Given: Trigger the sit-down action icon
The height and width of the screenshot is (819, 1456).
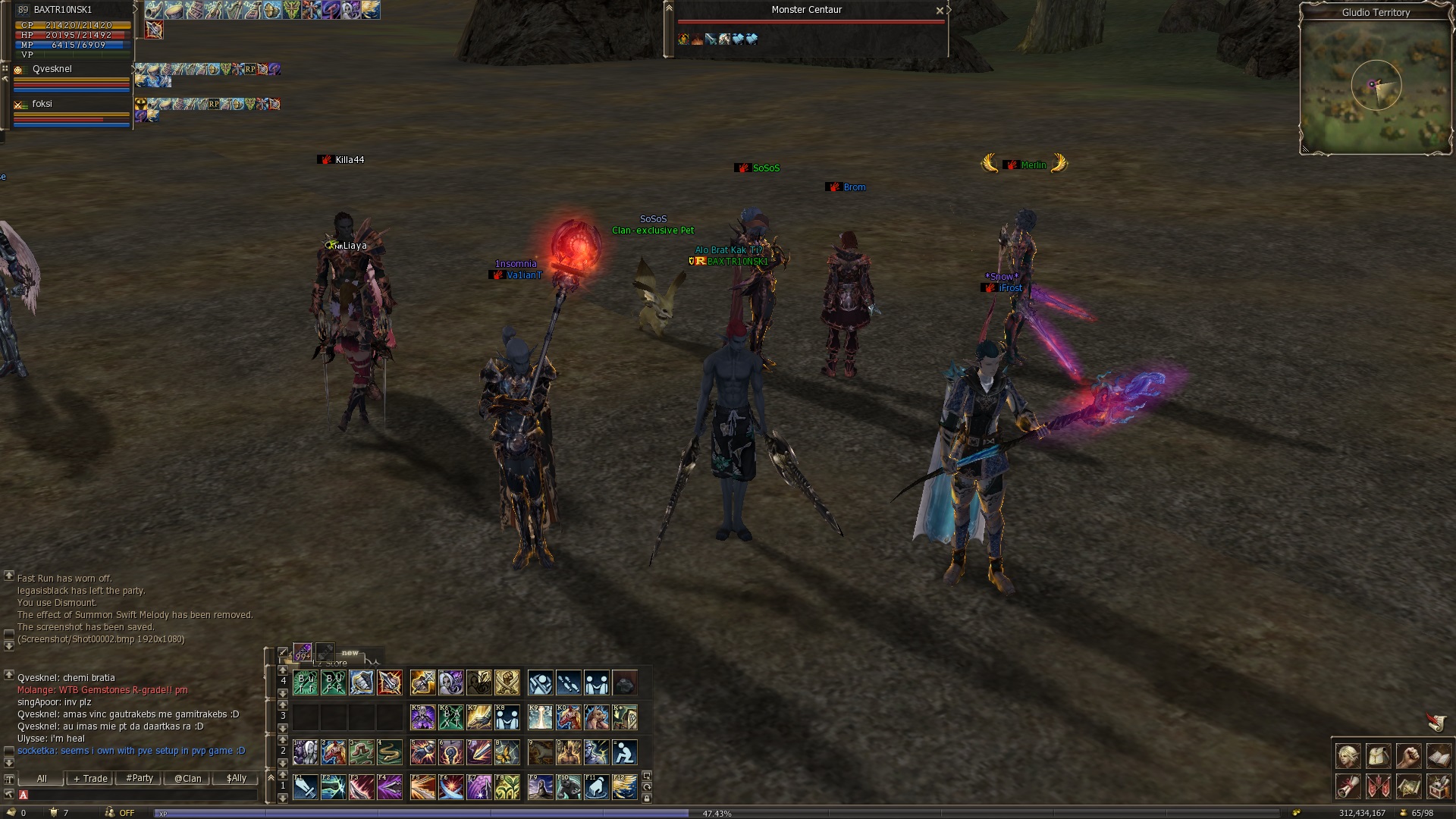Looking at the screenshot, I should (x=624, y=752).
